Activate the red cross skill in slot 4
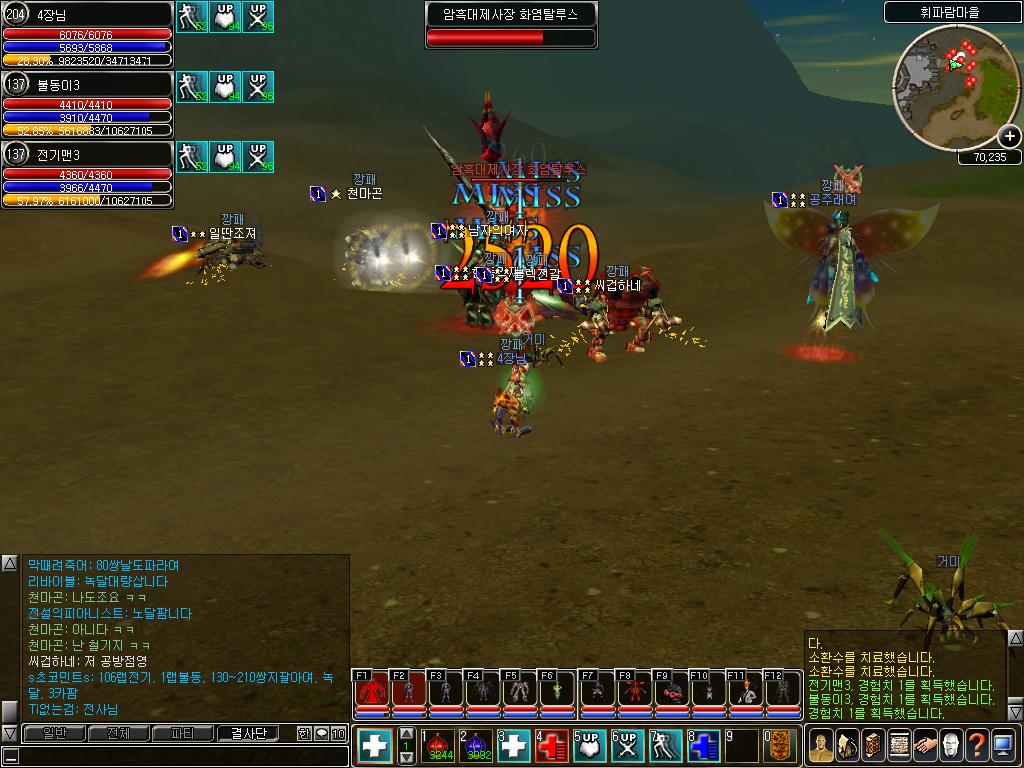This screenshot has height=768, width=1024. (552, 746)
